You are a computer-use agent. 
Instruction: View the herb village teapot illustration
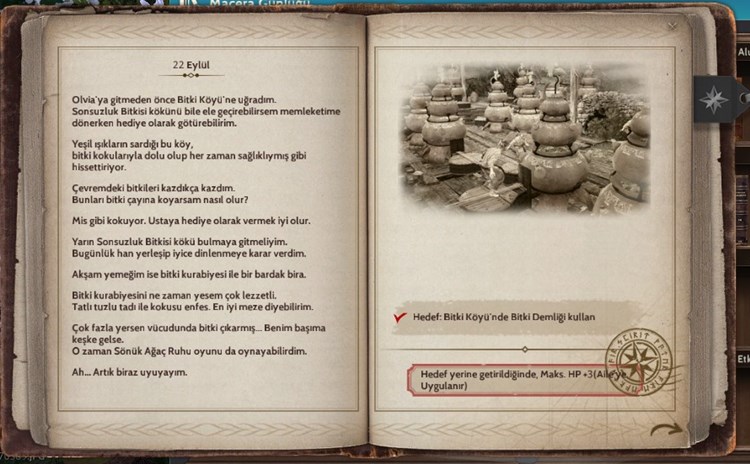point(527,138)
